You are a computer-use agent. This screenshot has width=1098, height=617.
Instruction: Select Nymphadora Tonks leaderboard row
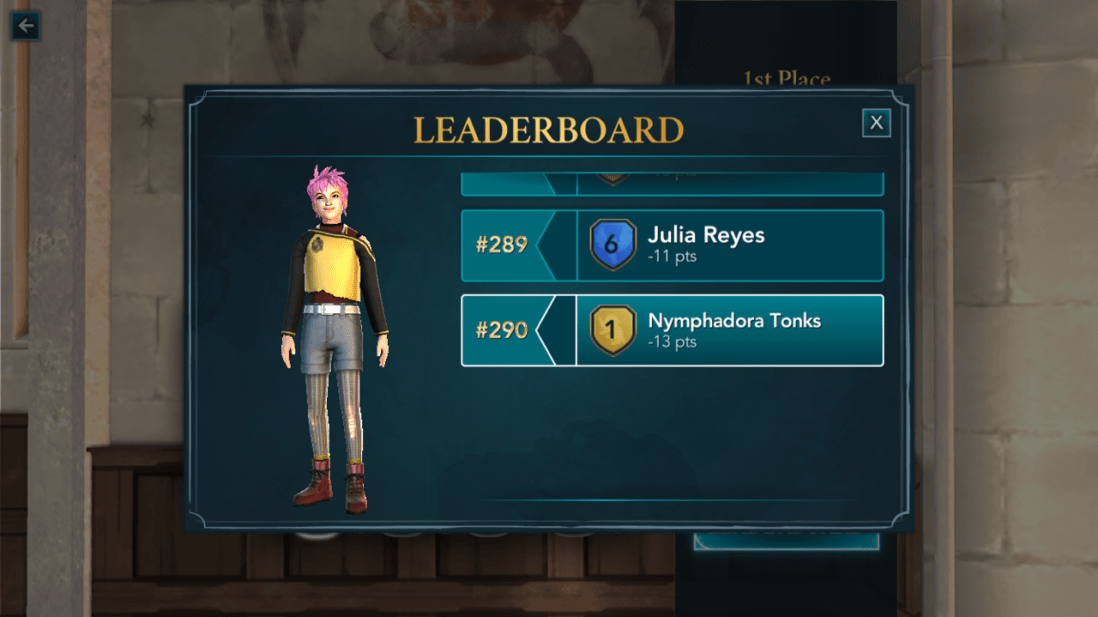click(x=672, y=331)
